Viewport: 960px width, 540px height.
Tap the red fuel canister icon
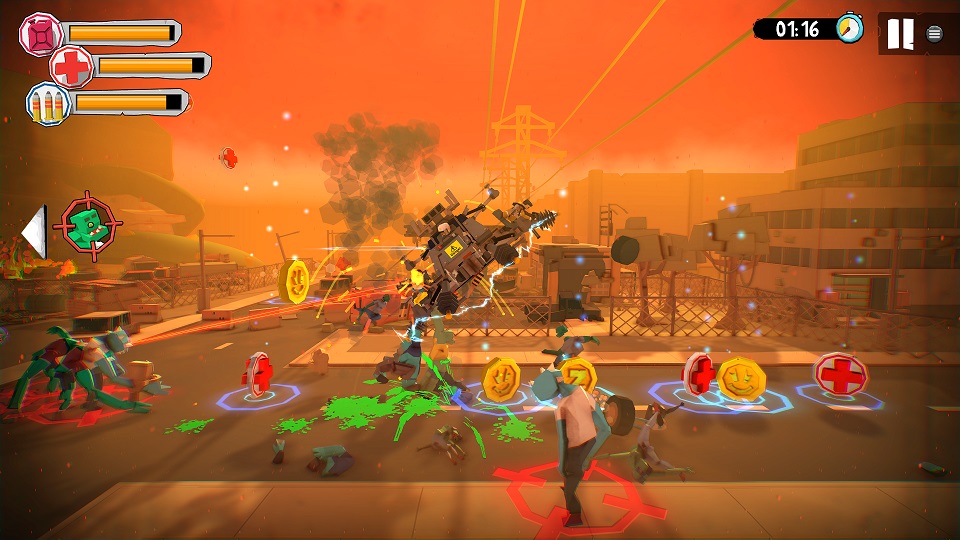41,34
